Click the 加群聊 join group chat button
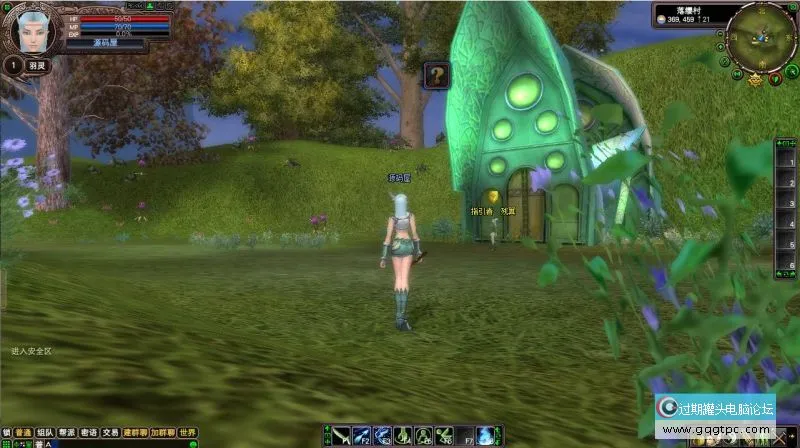The image size is (800, 448). coord(162,433)
